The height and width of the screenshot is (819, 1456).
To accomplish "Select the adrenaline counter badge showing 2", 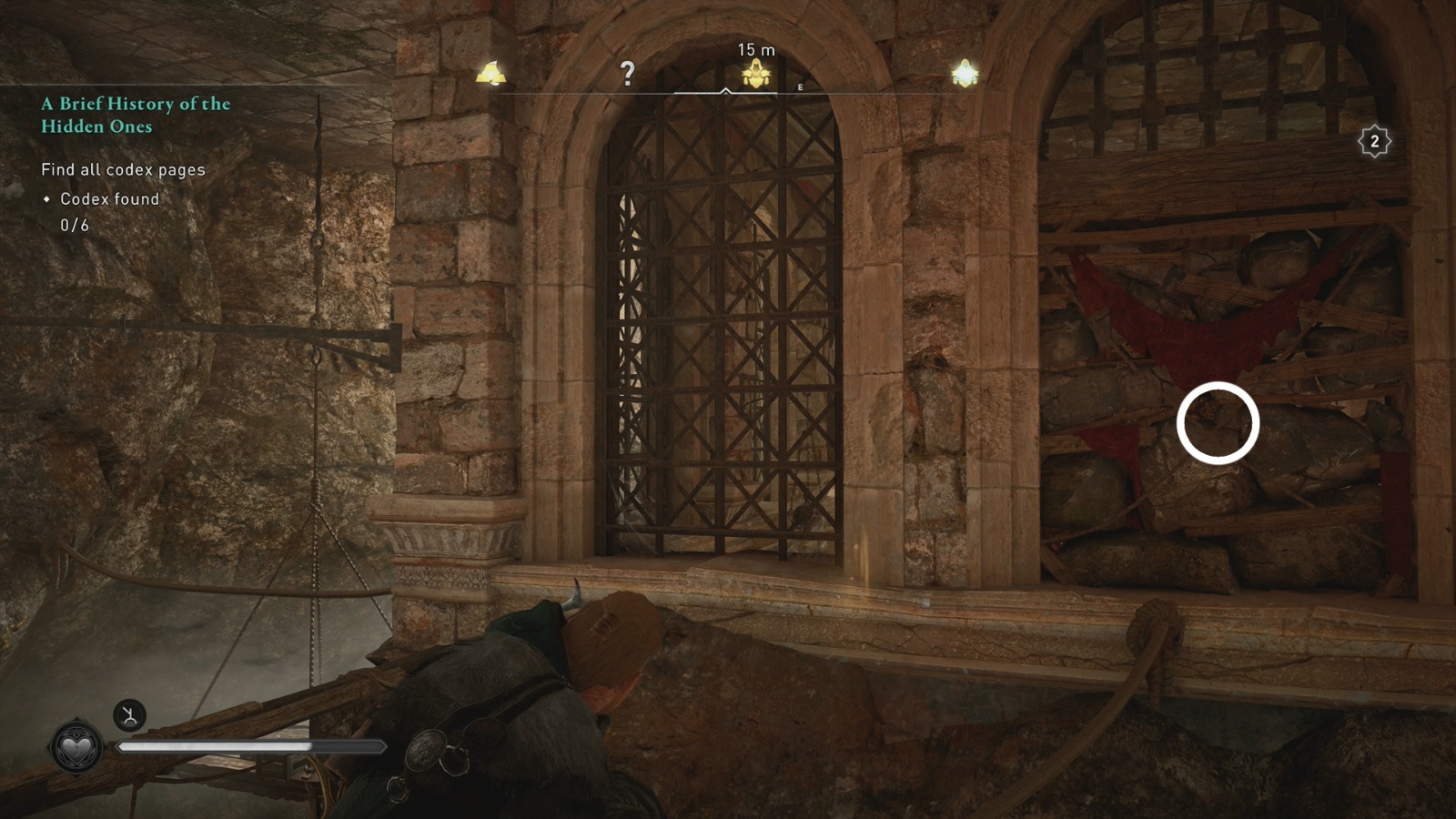I will coord(1373,142).
